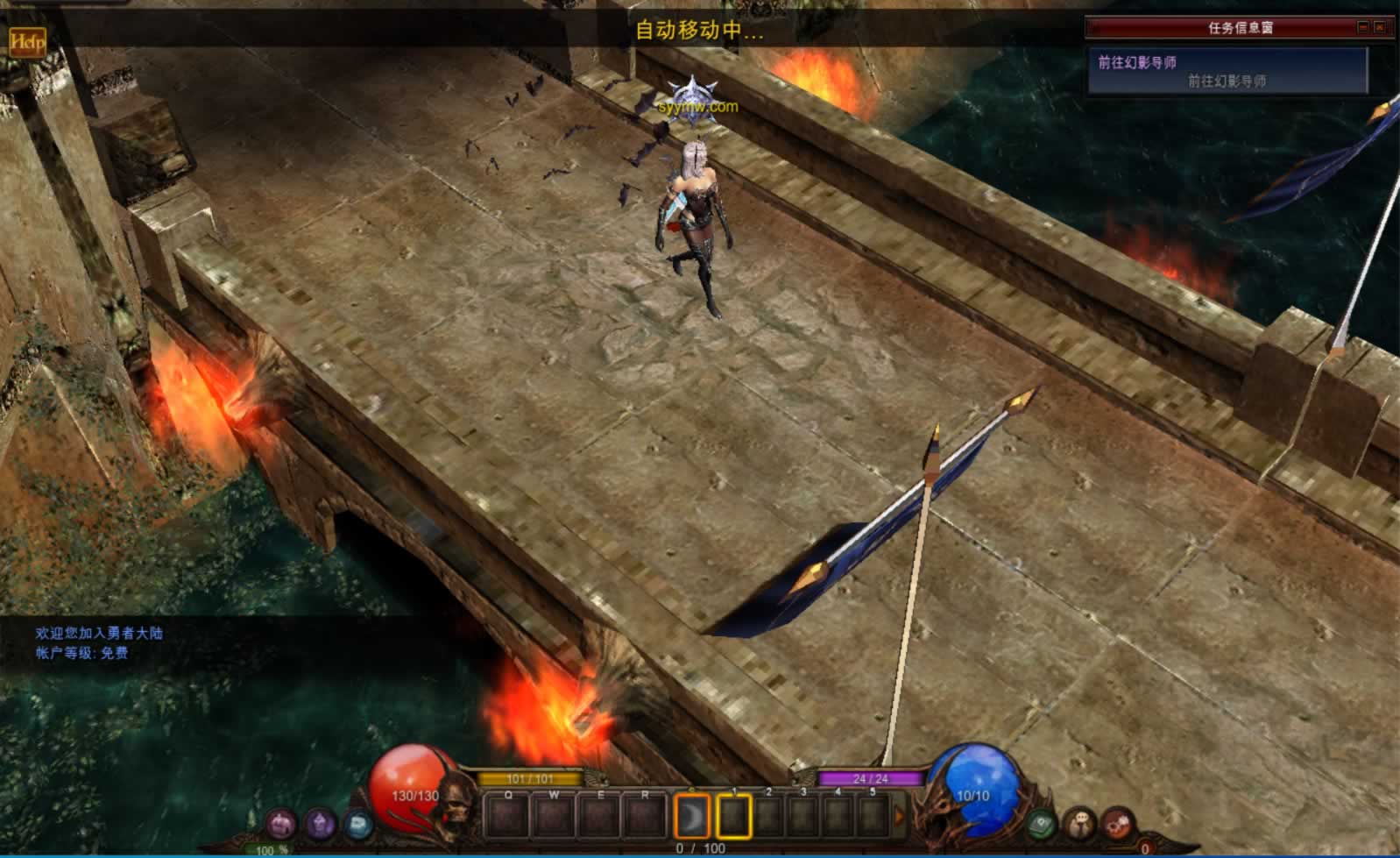Open the speech bubble chat icon
Viewport: 1400px width, 858px height.
[x=1080, y=824]
